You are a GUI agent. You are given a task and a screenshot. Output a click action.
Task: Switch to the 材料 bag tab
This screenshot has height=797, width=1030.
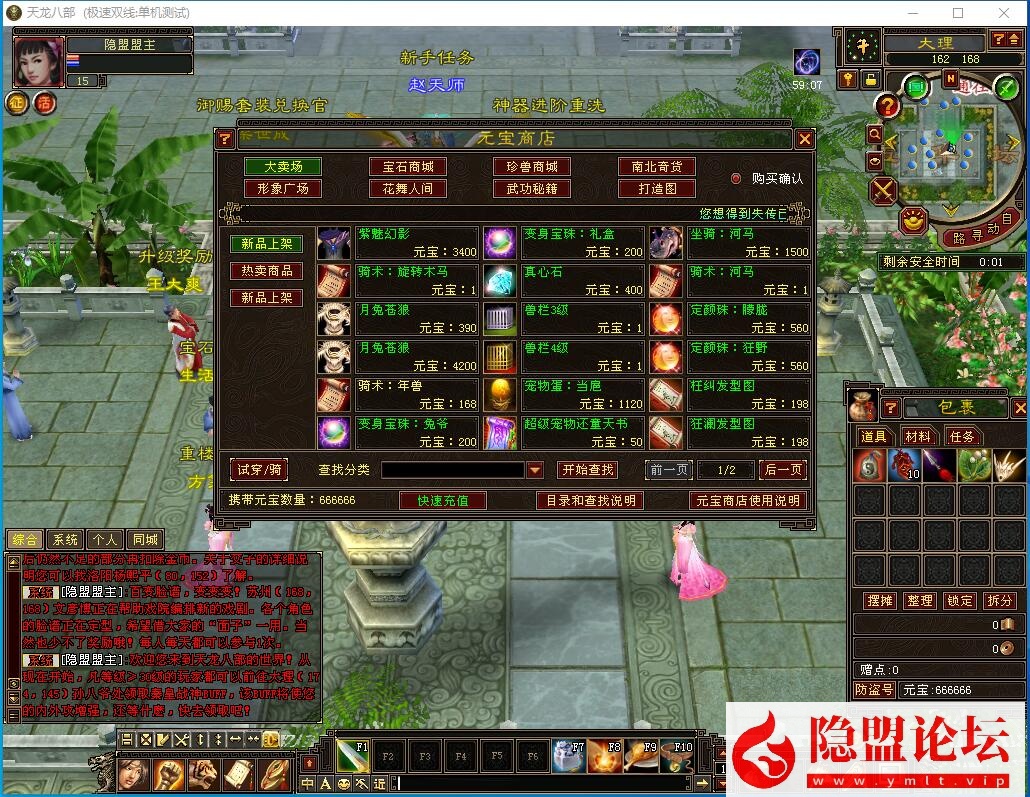tap(917, 436)
